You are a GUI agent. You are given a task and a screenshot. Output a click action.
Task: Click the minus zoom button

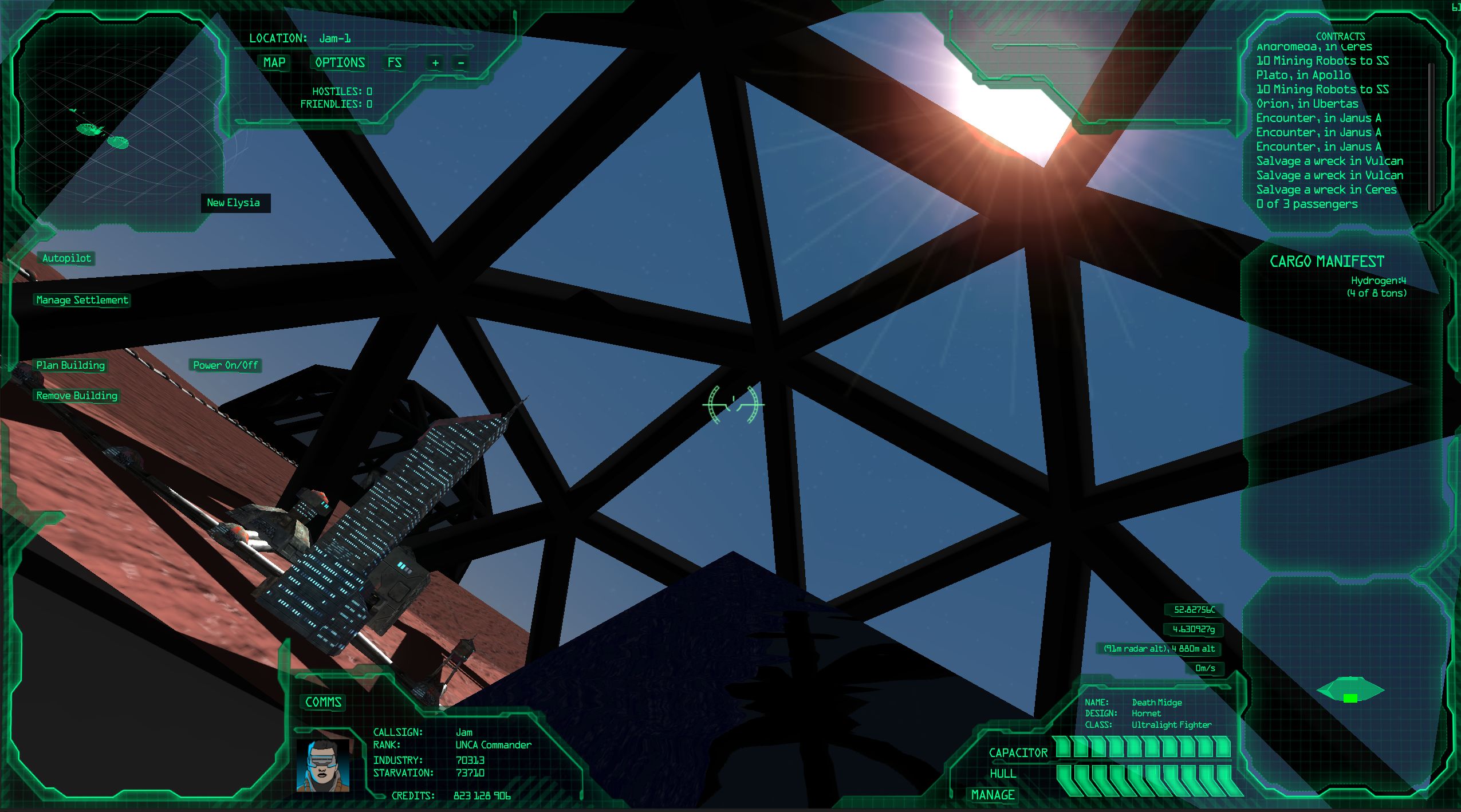coord(461,63)
